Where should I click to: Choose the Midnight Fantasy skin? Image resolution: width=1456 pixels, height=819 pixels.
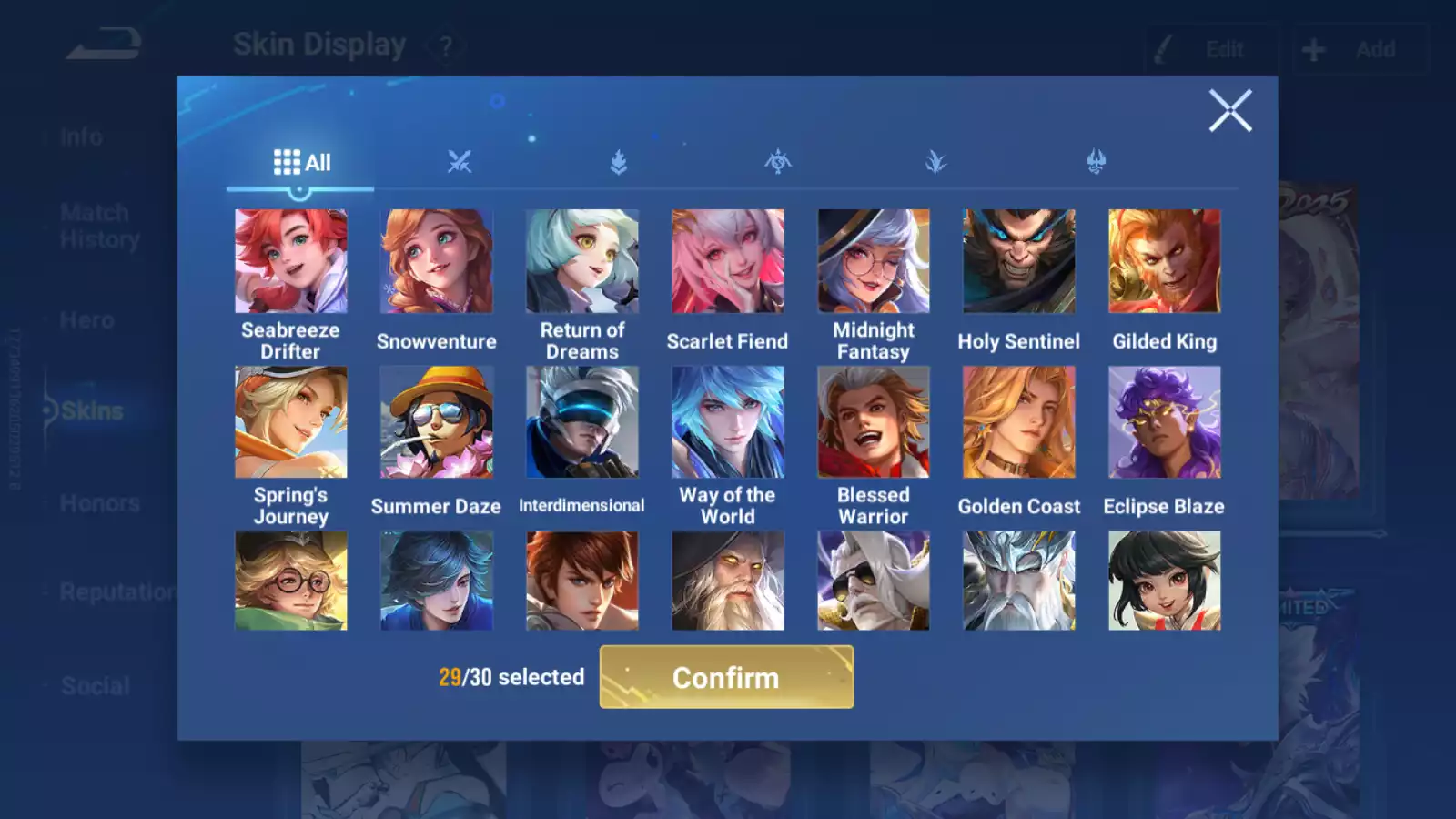tap(873, 262)
